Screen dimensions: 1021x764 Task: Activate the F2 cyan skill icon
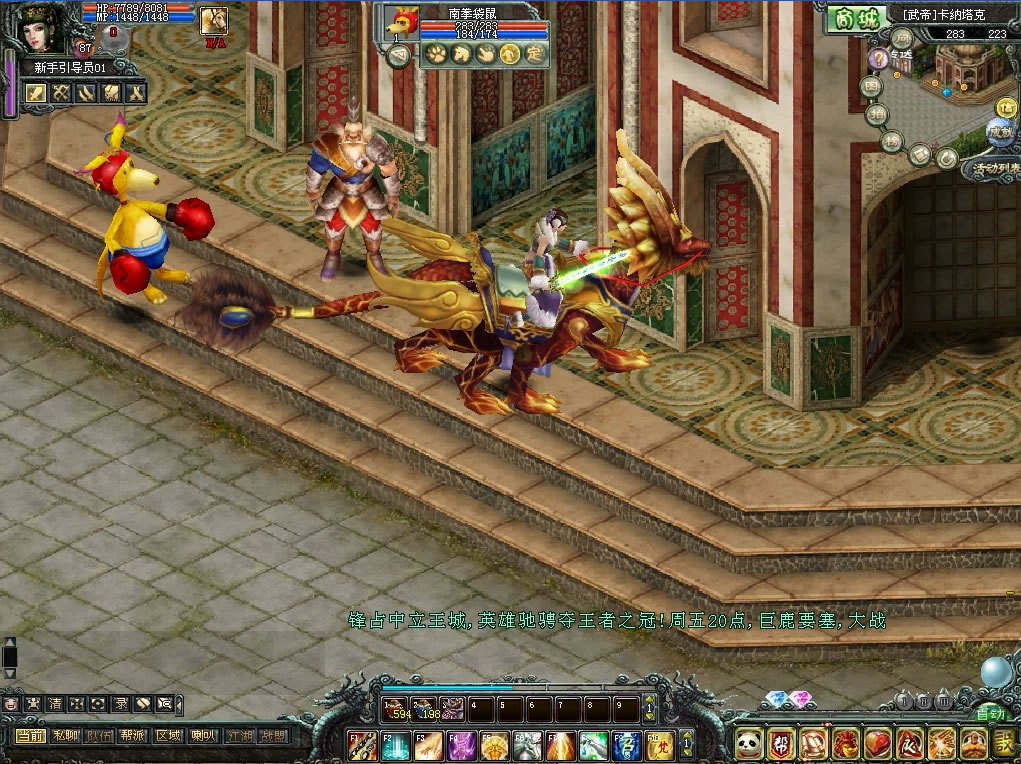pos(396,745)
